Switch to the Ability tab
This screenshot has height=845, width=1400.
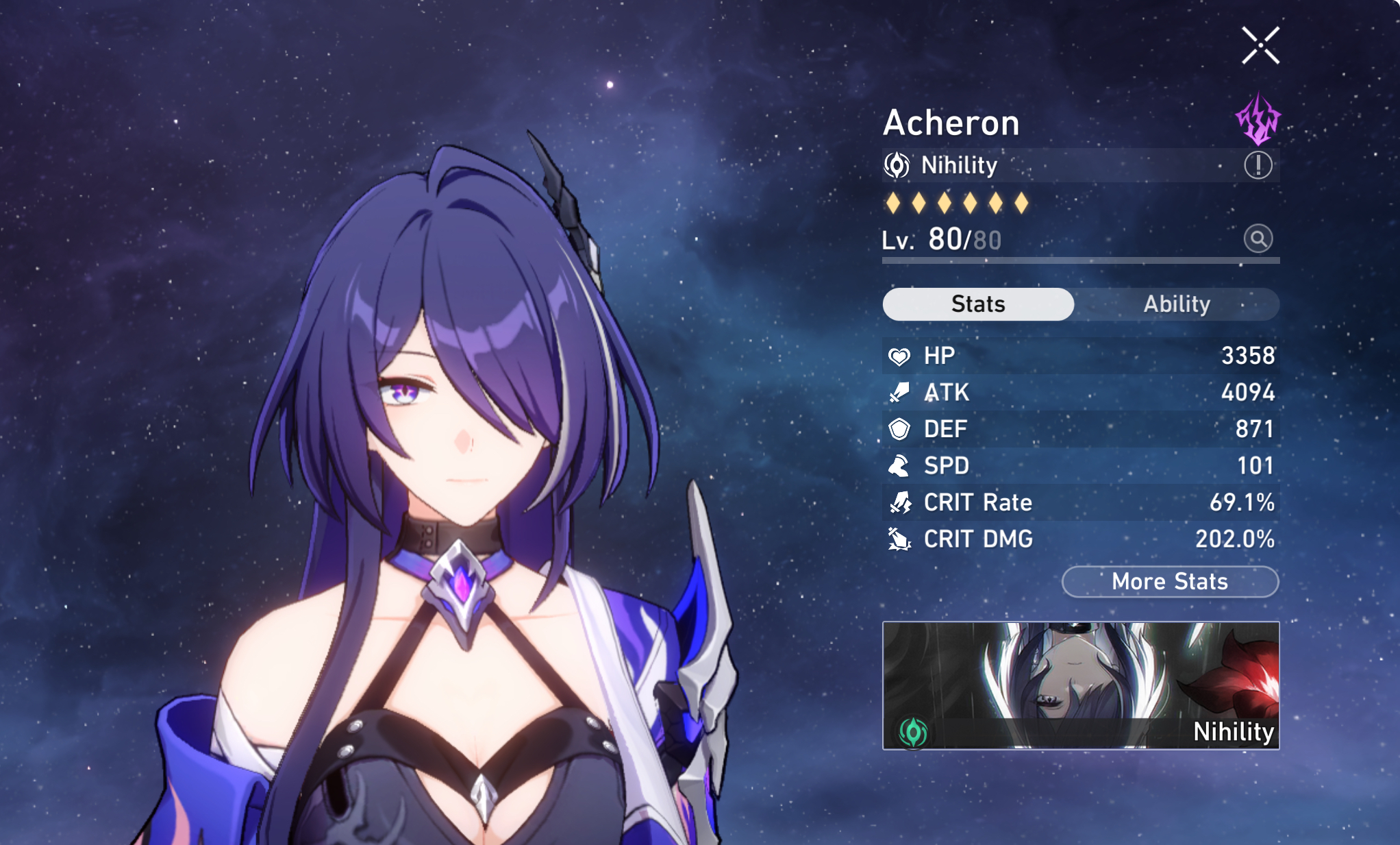coord(1179,304)
